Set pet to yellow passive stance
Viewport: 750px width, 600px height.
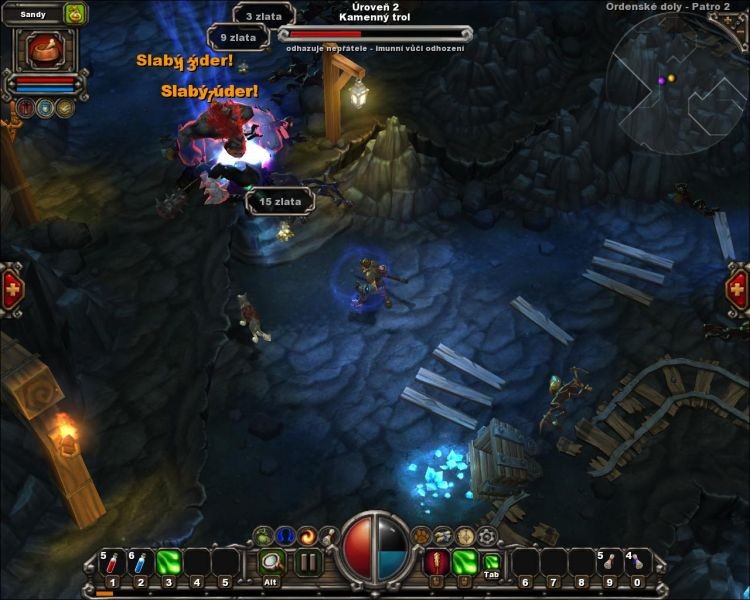tap(65, 107)
